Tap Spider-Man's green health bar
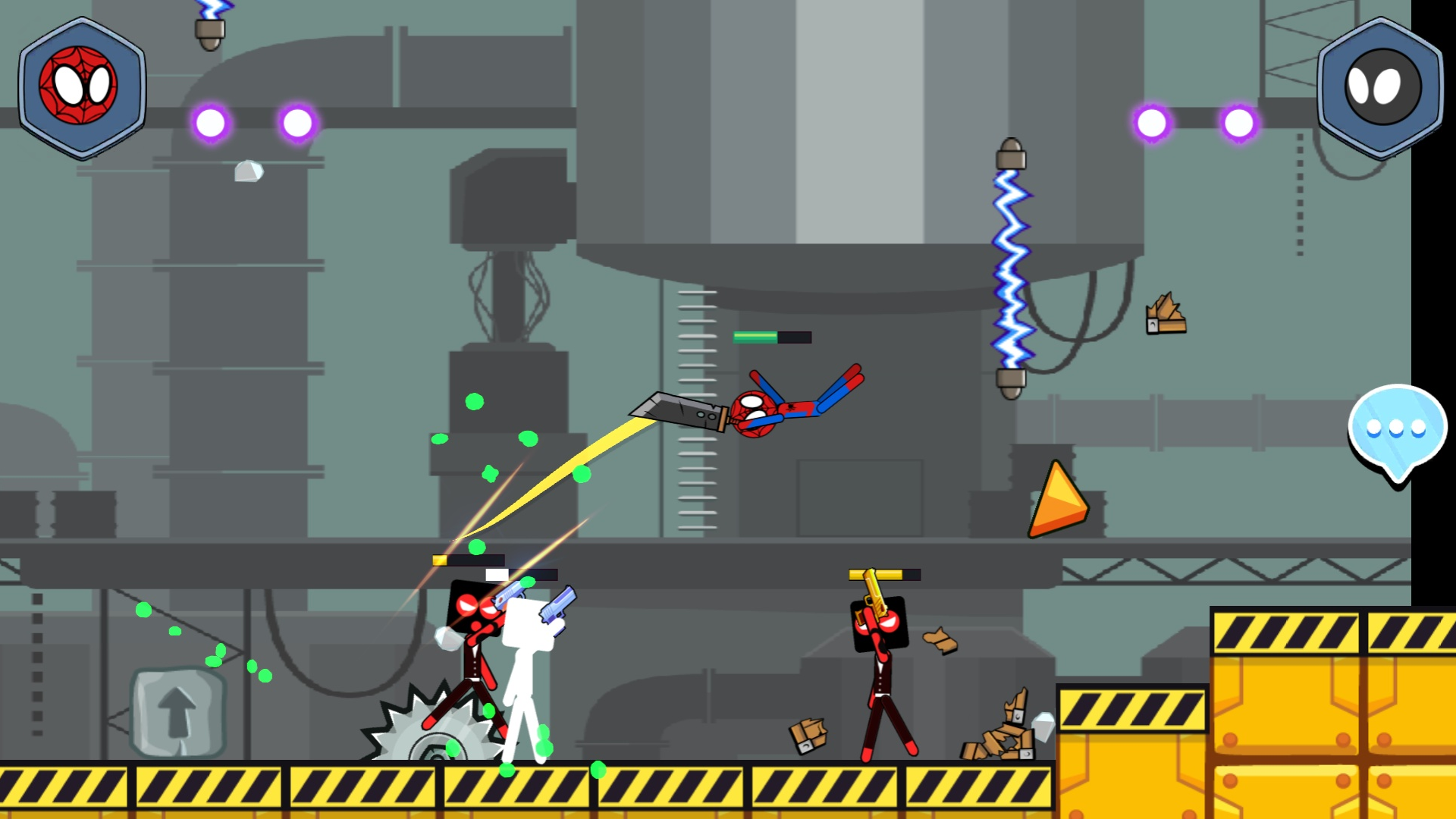1456x819 pixels. coord(755,336)
